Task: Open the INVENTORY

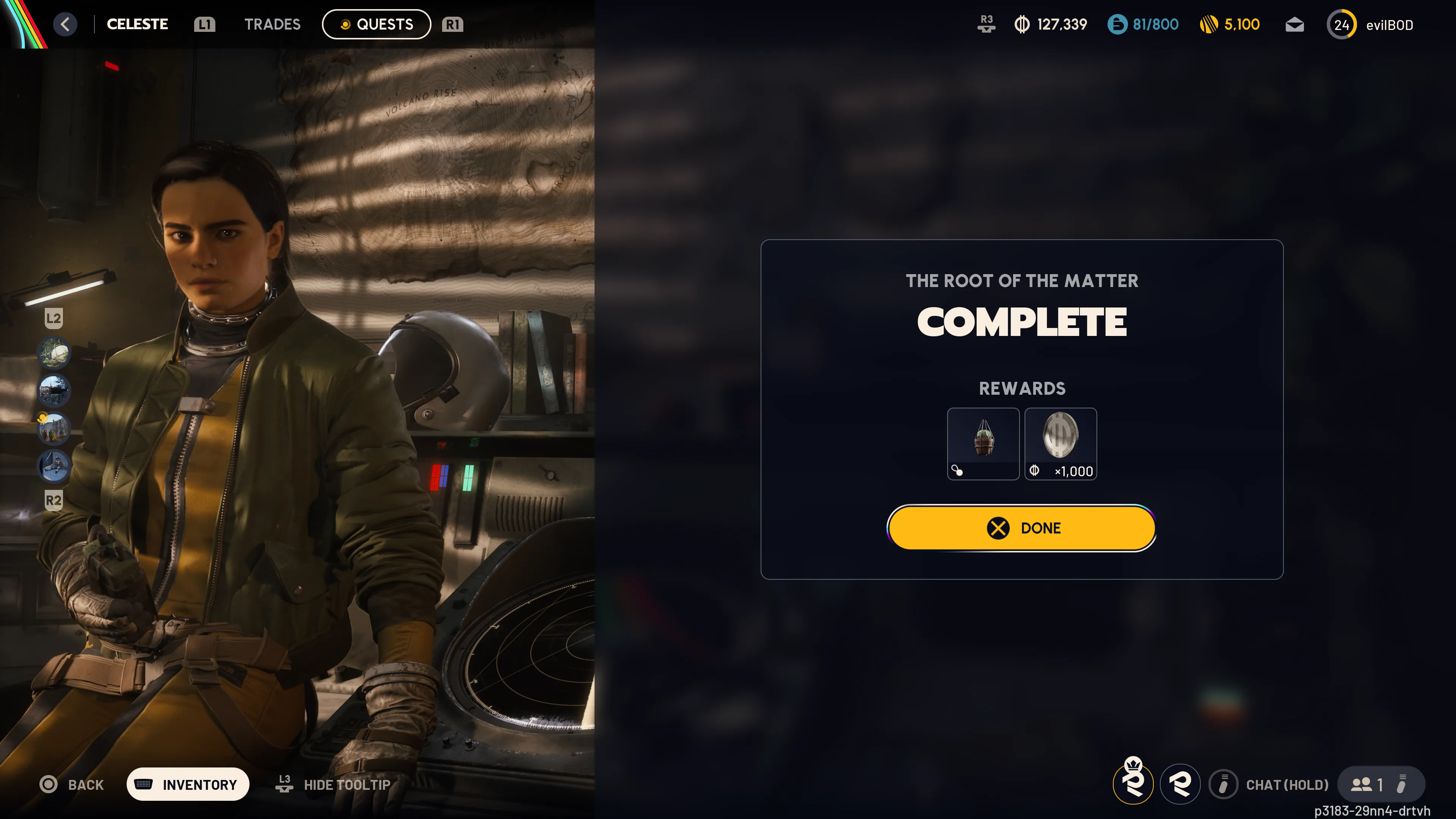Action: (x=188, y=784)
